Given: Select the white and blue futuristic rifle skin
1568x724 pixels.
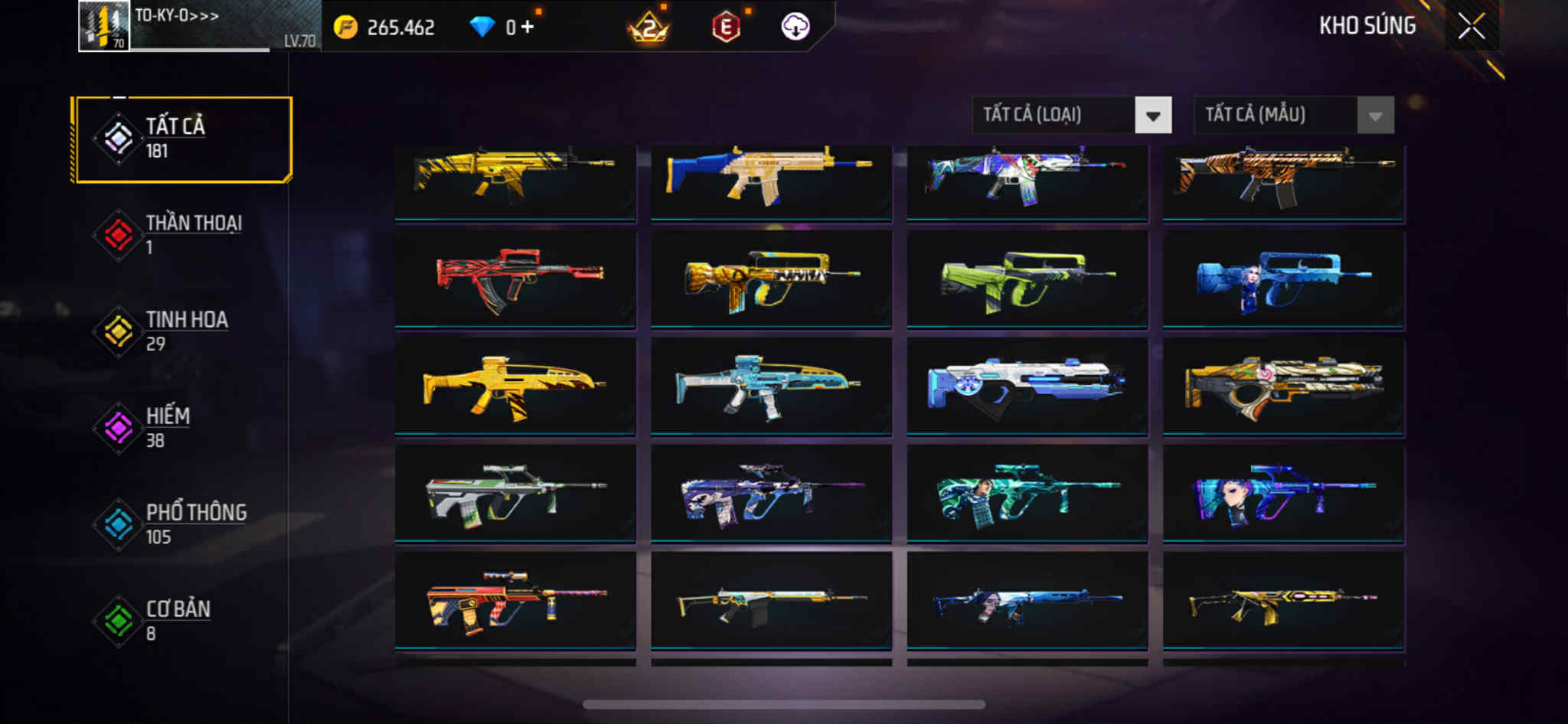Looking at the screenshot, I should [x=1027, y=386].
